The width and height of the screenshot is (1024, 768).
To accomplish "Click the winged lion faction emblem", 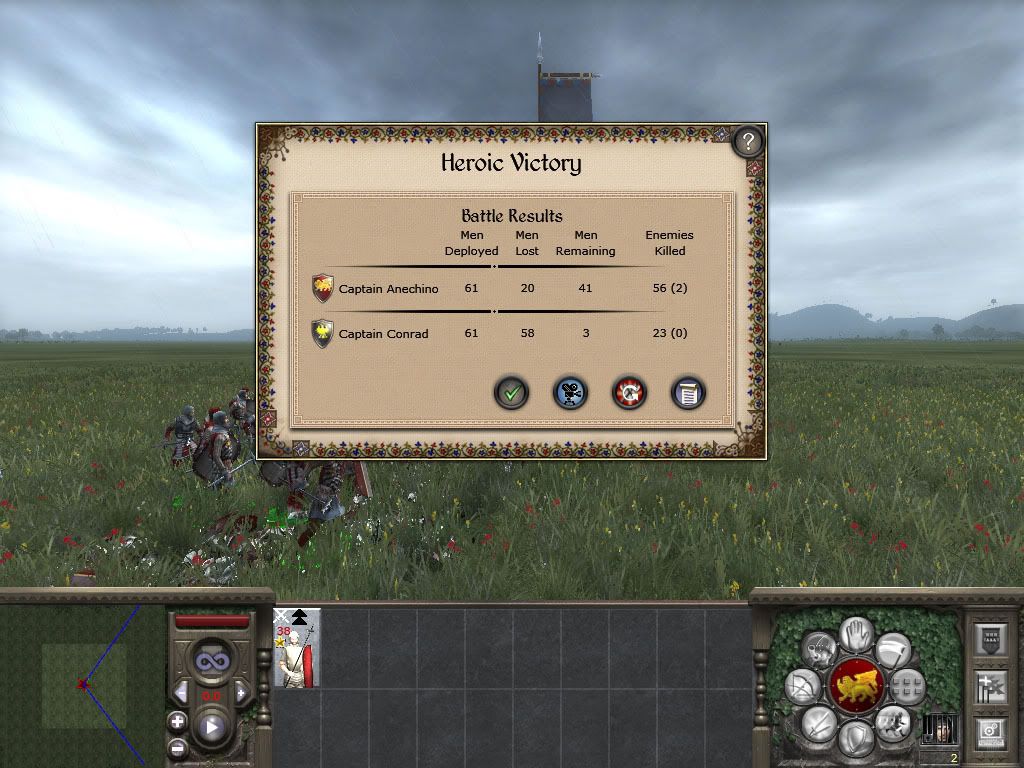I will click(856, 686).
